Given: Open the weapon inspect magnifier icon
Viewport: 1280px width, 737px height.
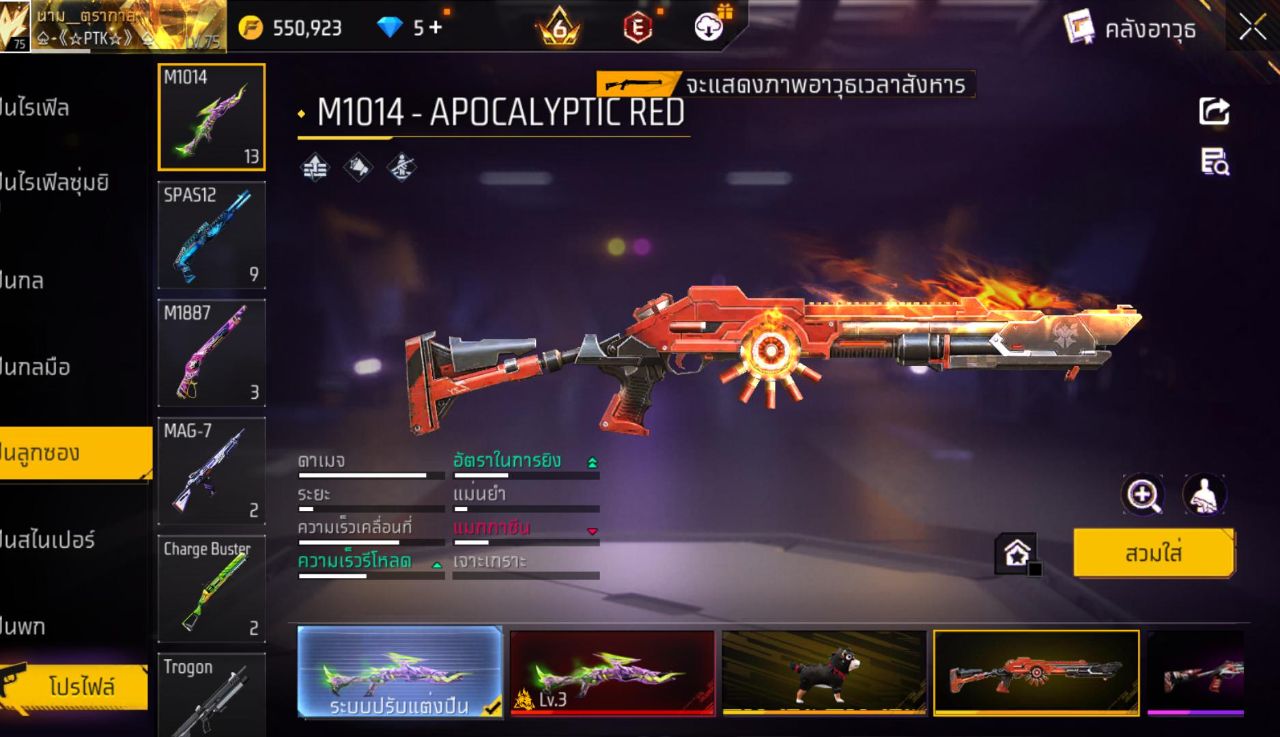Looking at the screenshot, I should point(1213,162).
